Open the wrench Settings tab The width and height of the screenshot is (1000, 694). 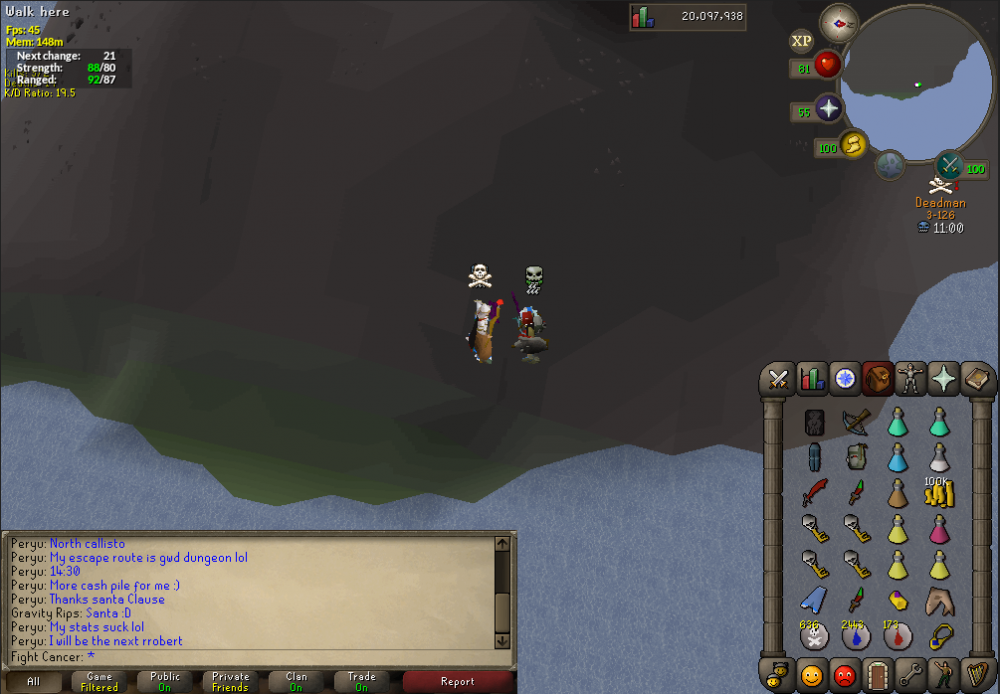pyautogui.click(x=910, y=674)
